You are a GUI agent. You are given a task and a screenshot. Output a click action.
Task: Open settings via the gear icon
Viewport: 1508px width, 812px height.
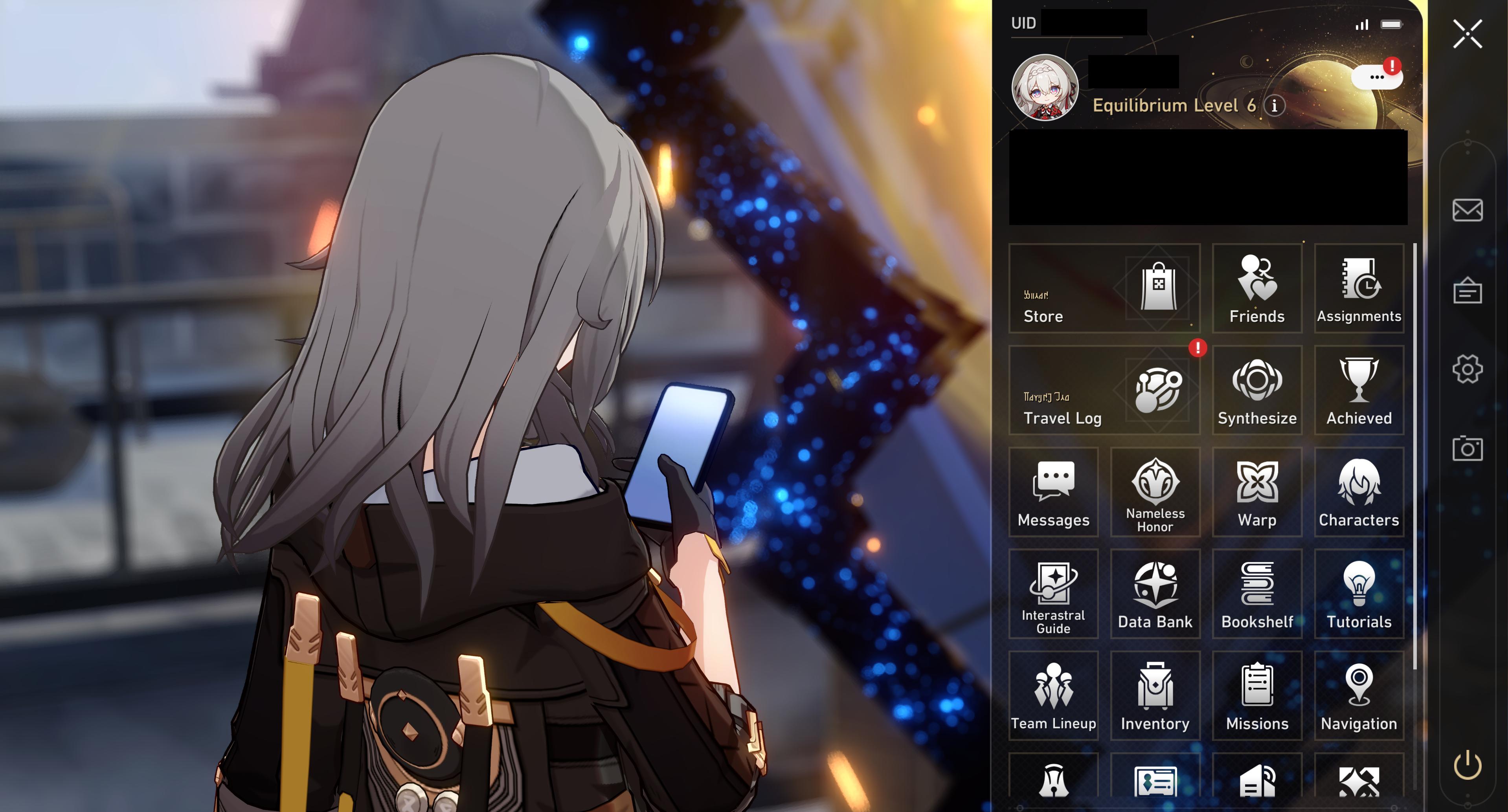tap(1467, 368)
